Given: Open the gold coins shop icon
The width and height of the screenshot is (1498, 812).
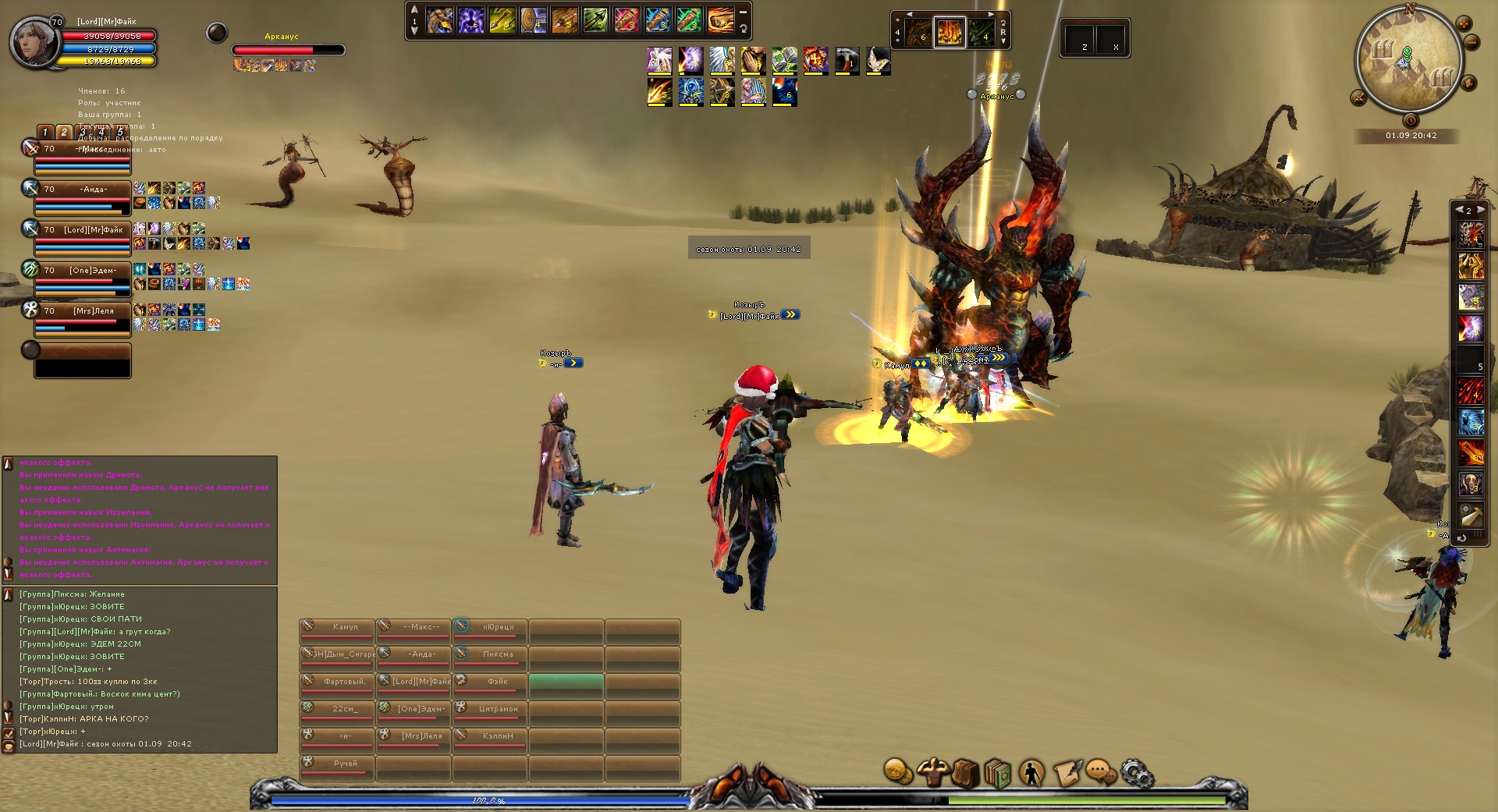Looking at the screenshot, I should (x=898, y=772).
